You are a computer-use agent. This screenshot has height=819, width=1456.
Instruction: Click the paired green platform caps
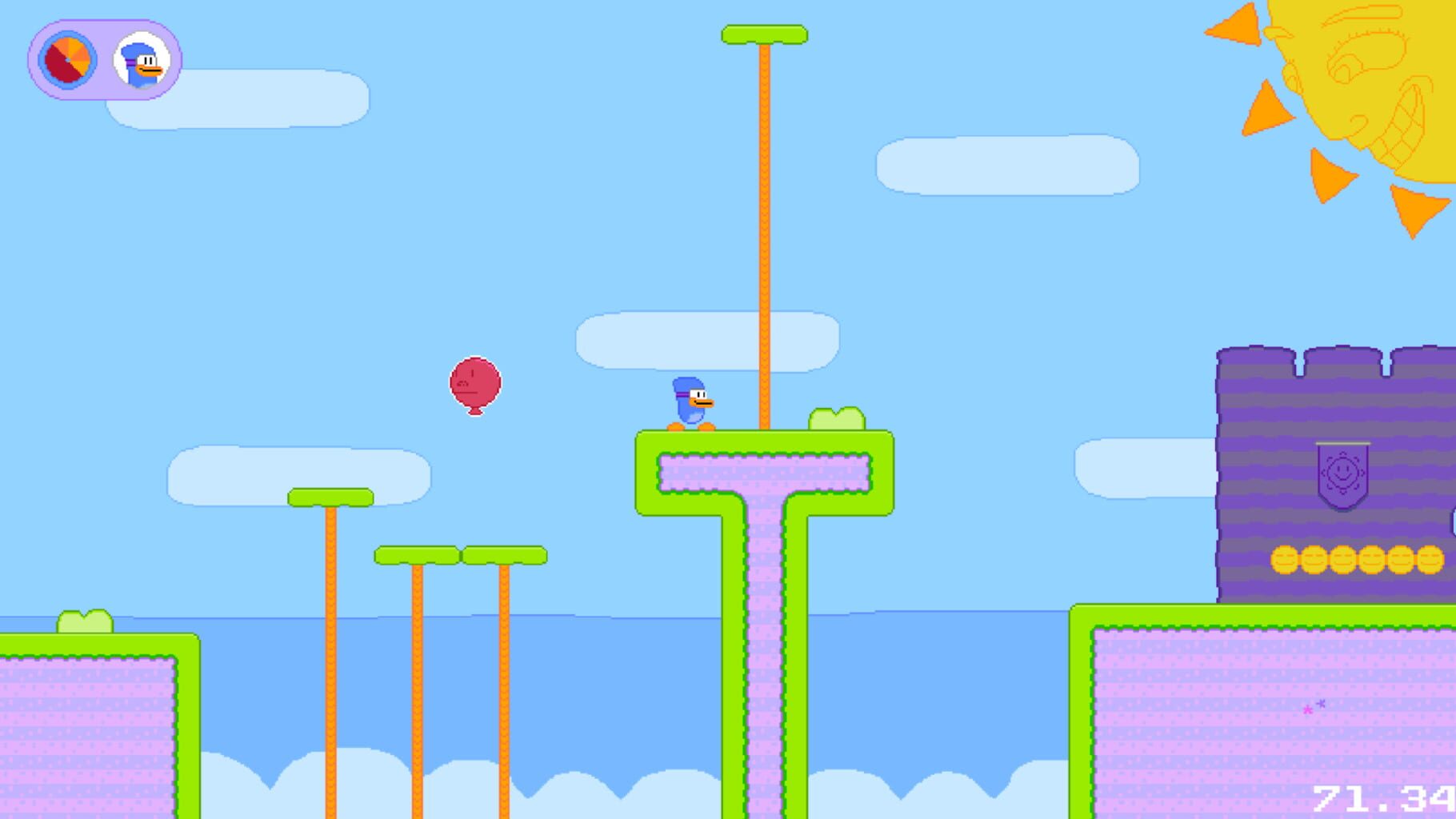[x=460, y=553]
